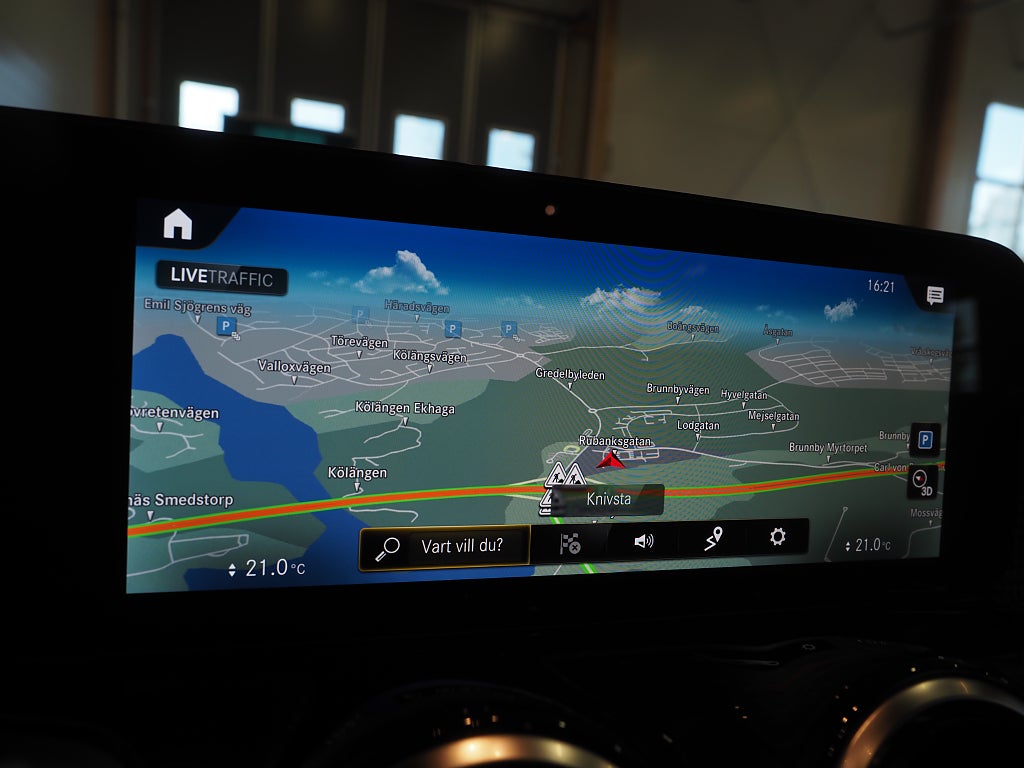Select the roadworks warning sign markers
1024x768 pixels.
point(564,476)
